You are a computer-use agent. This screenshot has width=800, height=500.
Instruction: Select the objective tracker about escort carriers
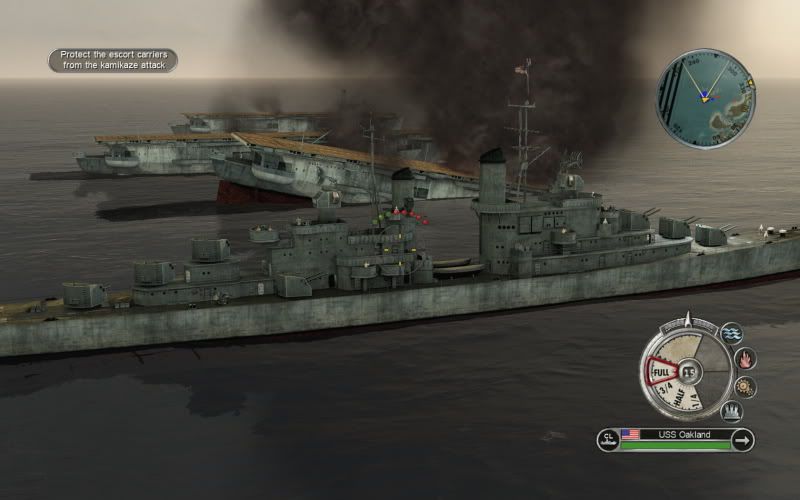point(113,60)
